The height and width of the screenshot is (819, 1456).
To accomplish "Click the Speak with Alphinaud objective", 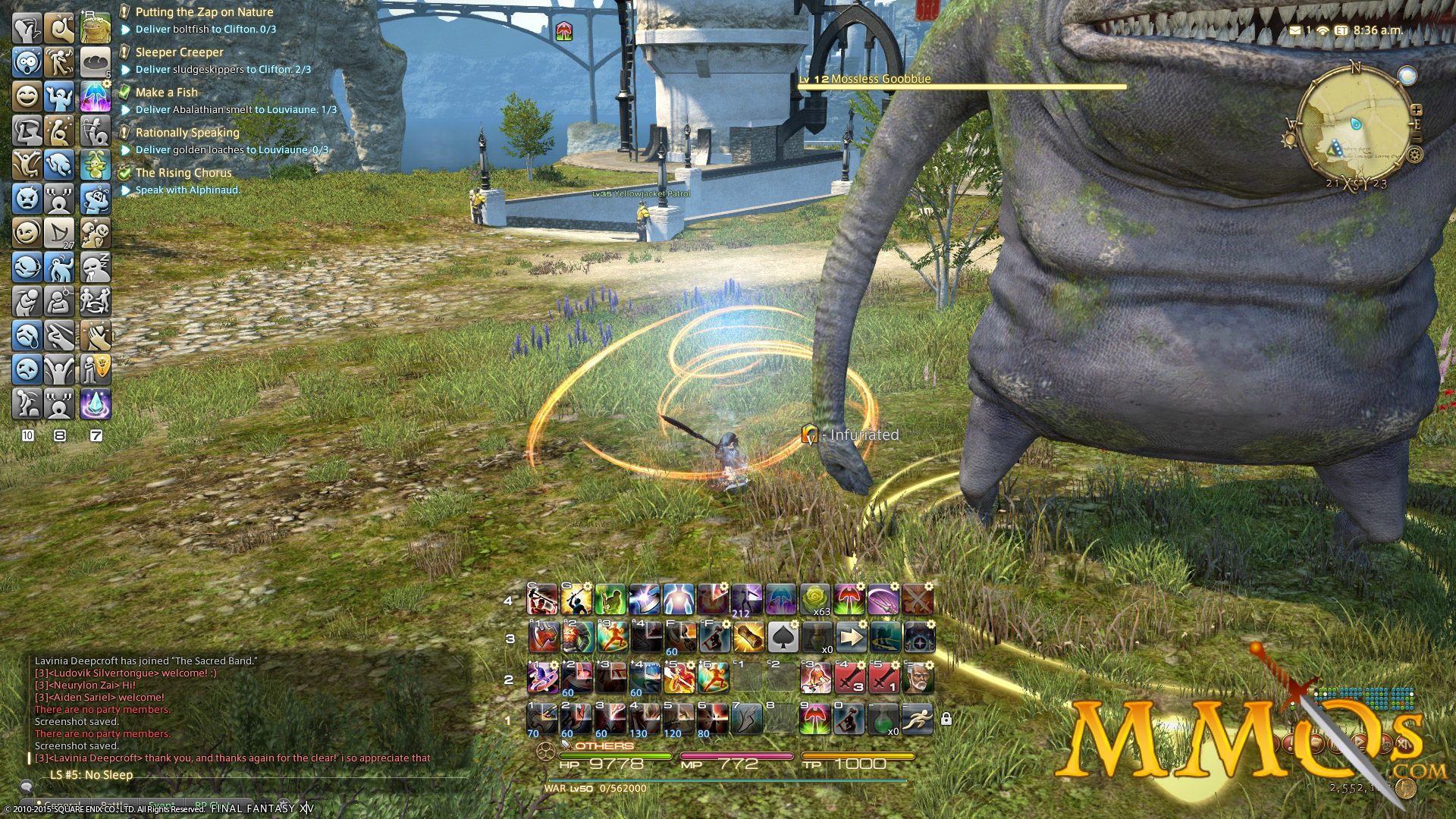I will 187,190.
